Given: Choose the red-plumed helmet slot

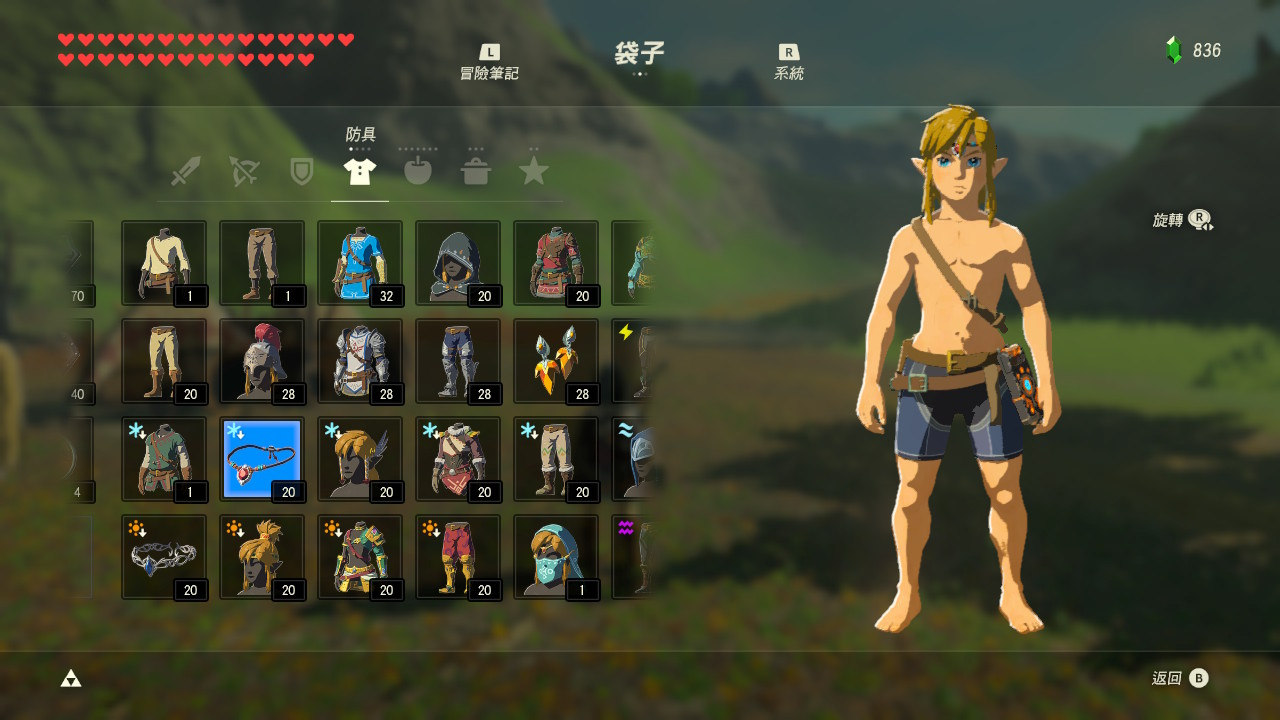Looking at the screenshot, I should coord(262,361).
